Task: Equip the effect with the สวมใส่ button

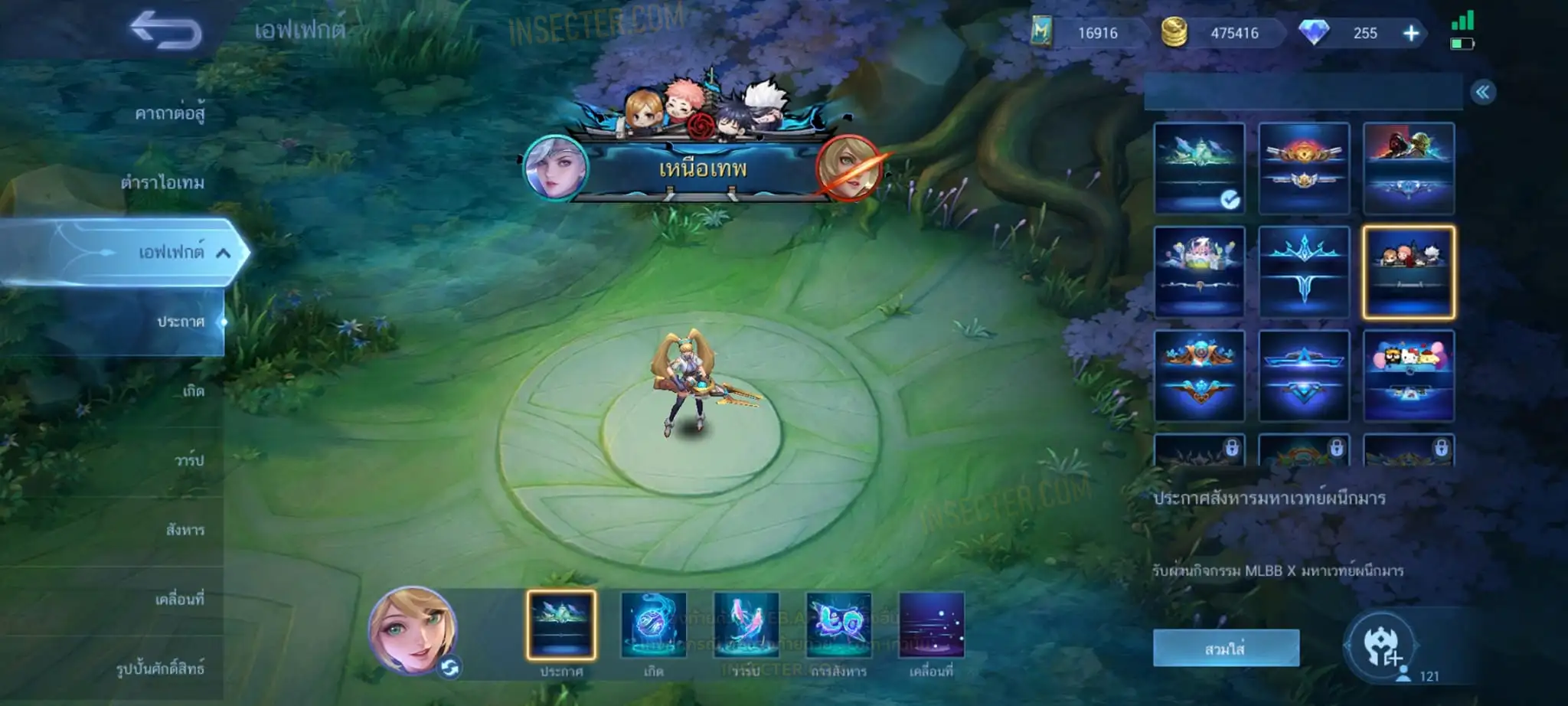Action: (1225, 649)
